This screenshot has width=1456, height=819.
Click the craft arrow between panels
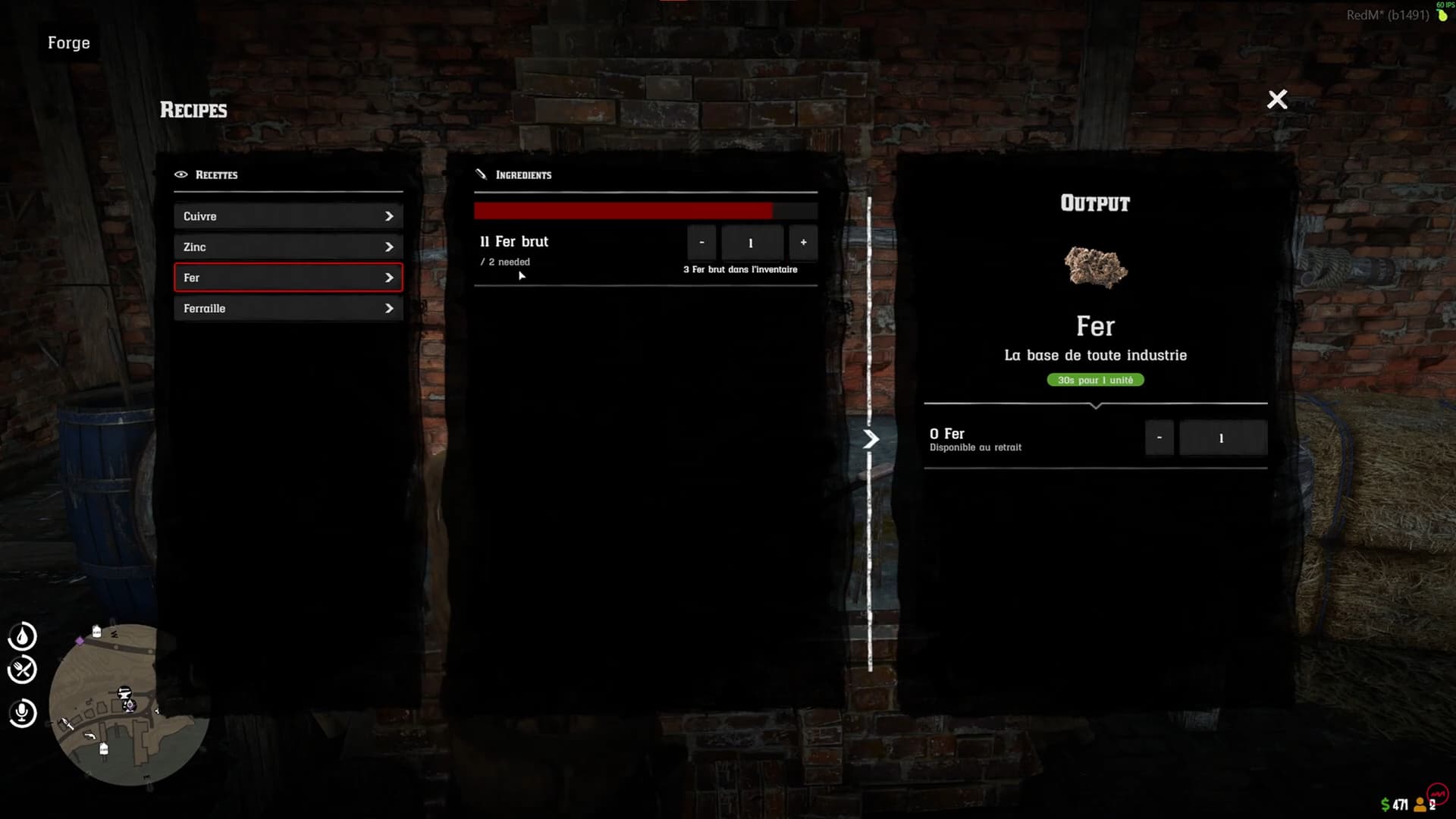(871, 438)
